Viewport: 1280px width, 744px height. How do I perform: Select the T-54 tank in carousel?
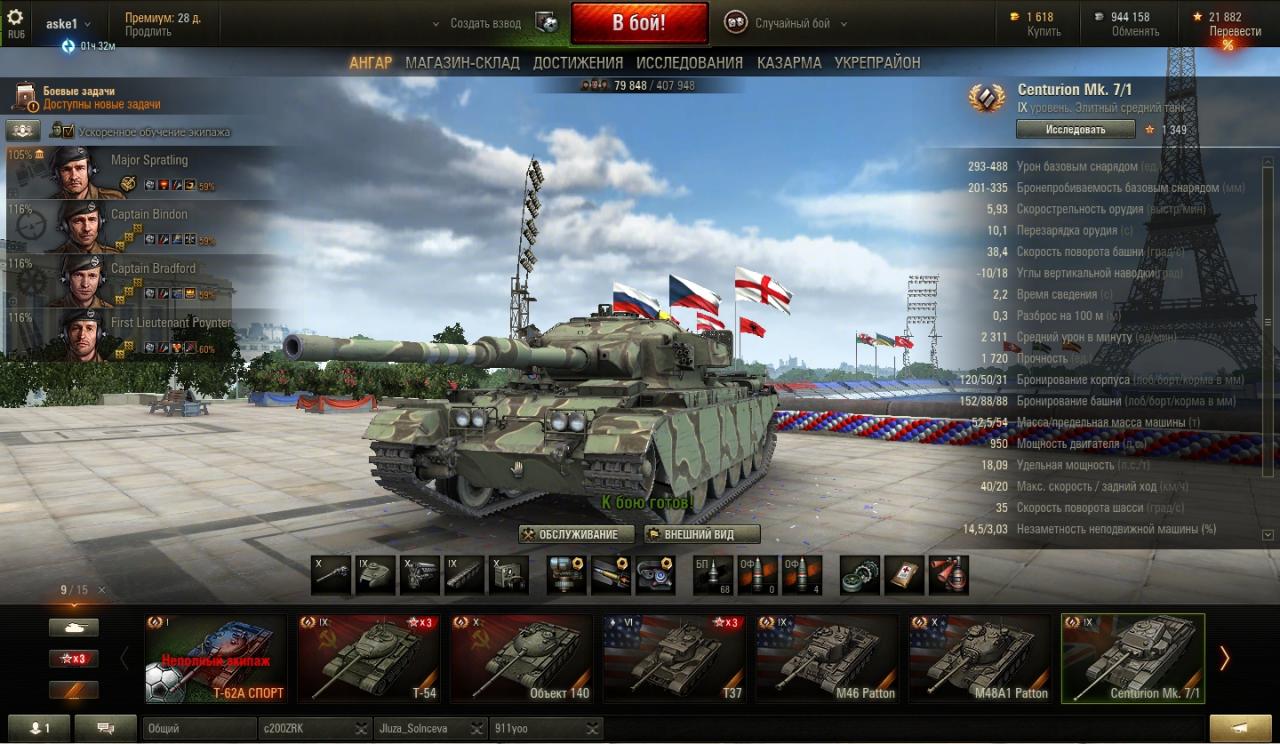(x=369, y=658)
